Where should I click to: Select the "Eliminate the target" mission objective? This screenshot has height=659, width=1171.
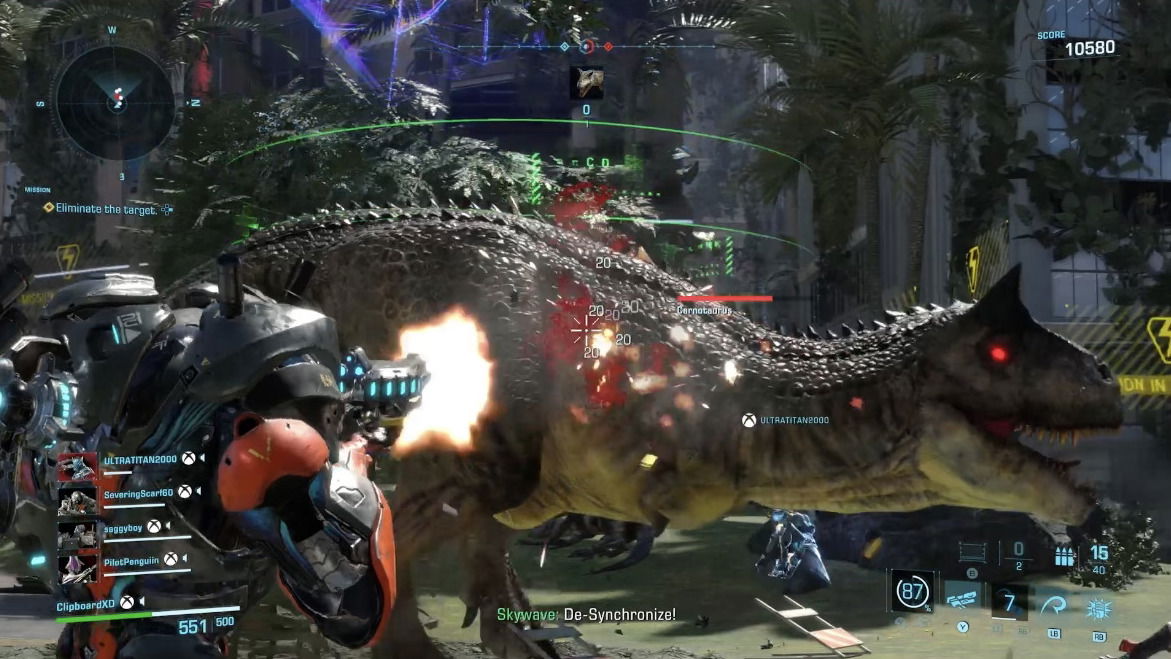coord(107,209)
